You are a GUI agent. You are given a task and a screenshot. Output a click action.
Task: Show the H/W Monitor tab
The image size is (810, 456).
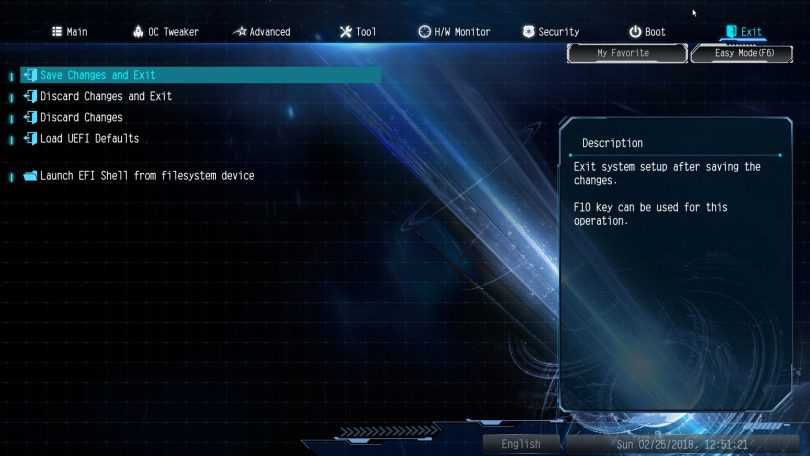454,32
